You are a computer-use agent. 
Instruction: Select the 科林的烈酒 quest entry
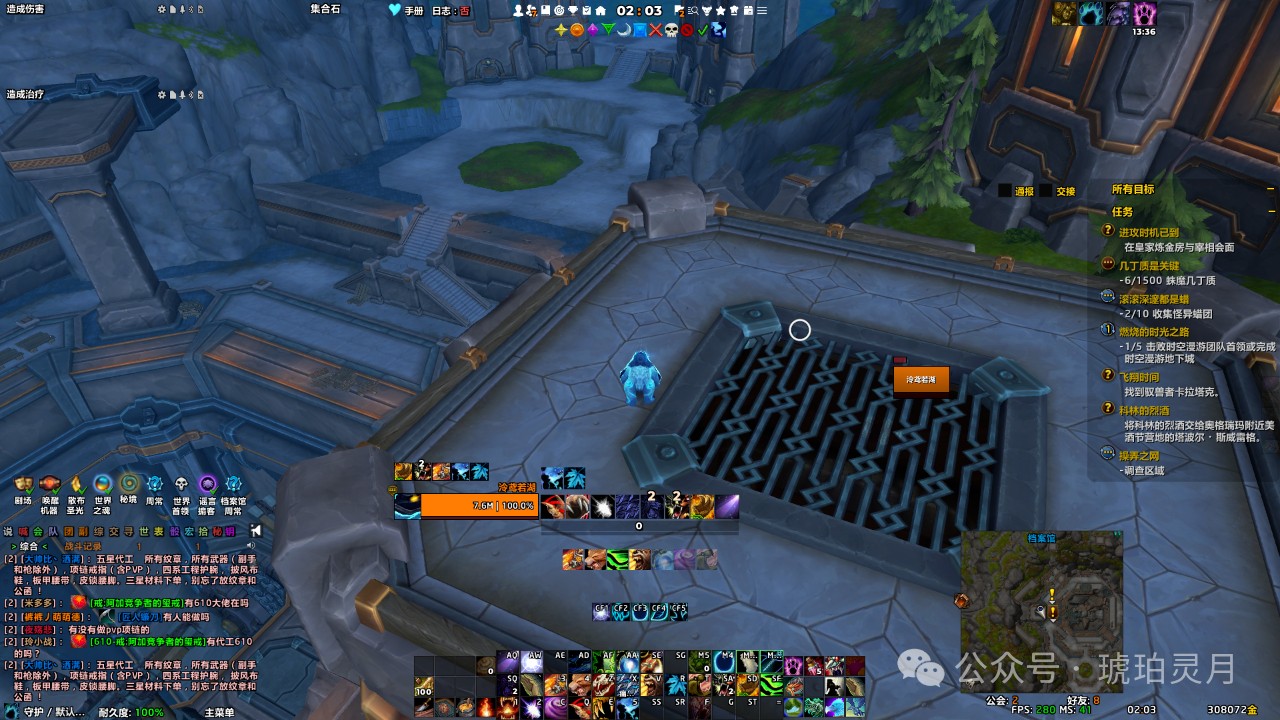pos(1144,410)
